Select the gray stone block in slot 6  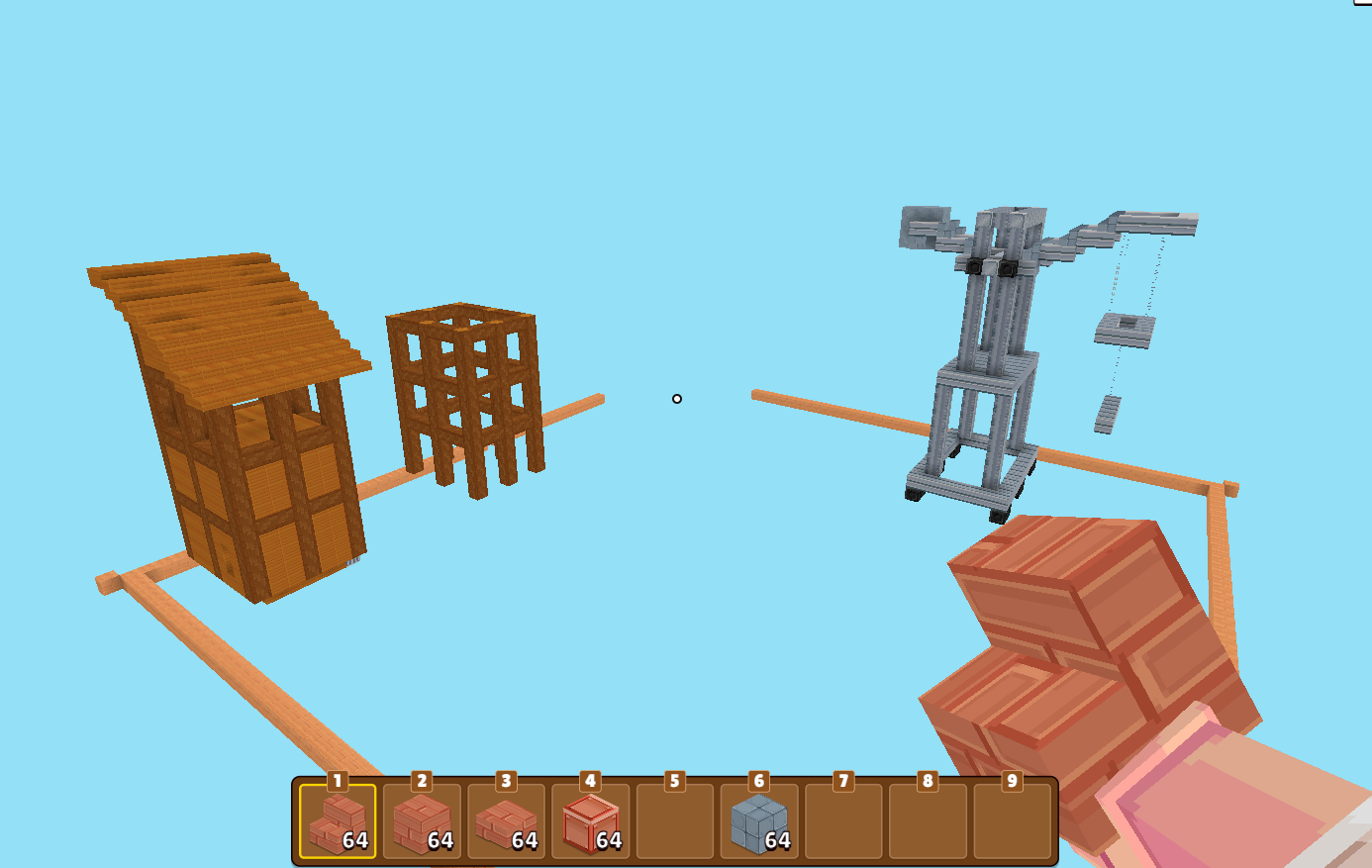coord(759,821)
